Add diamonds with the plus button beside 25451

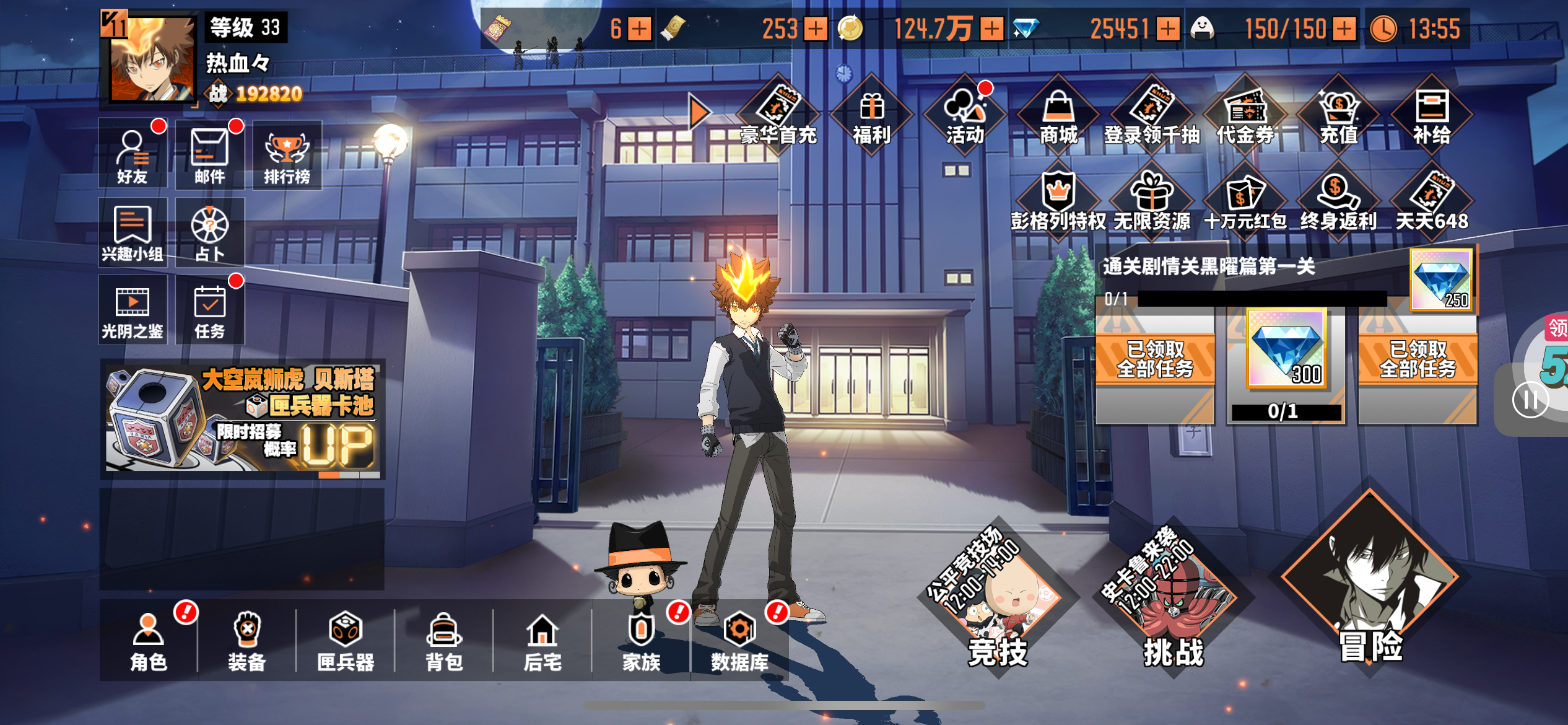[1168, 29]
